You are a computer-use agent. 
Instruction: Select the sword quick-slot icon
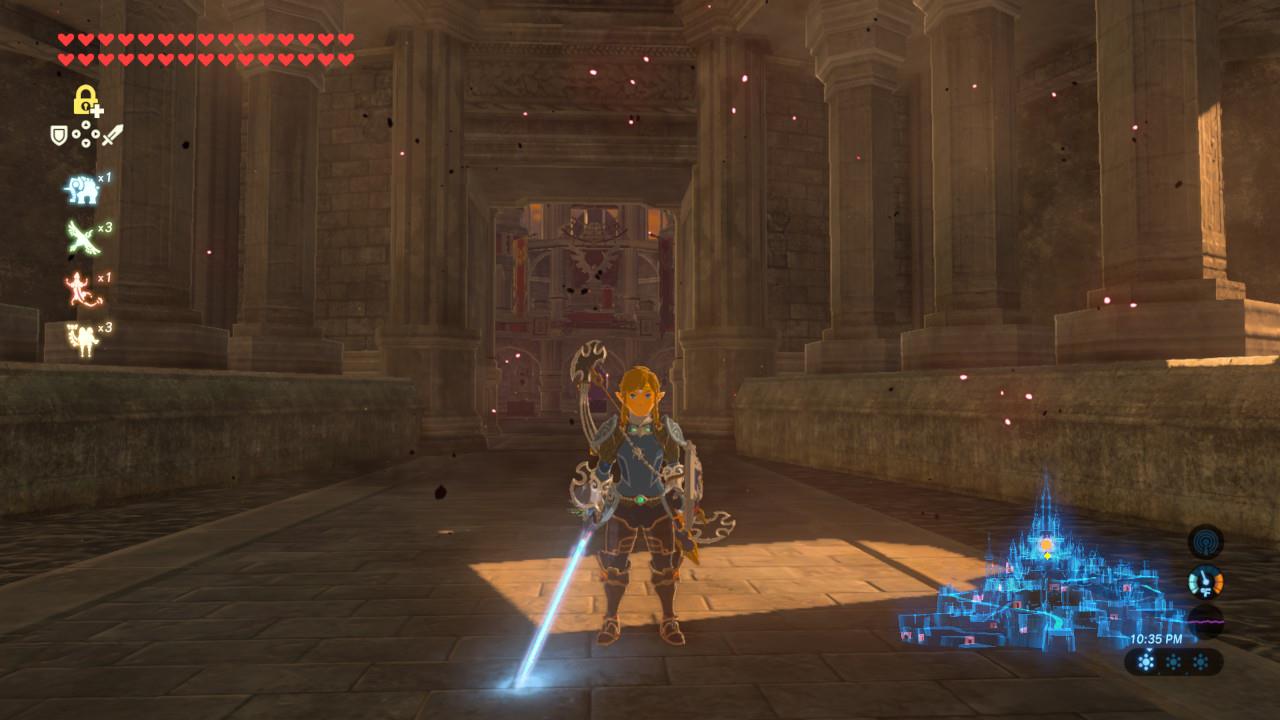point(112,135)
